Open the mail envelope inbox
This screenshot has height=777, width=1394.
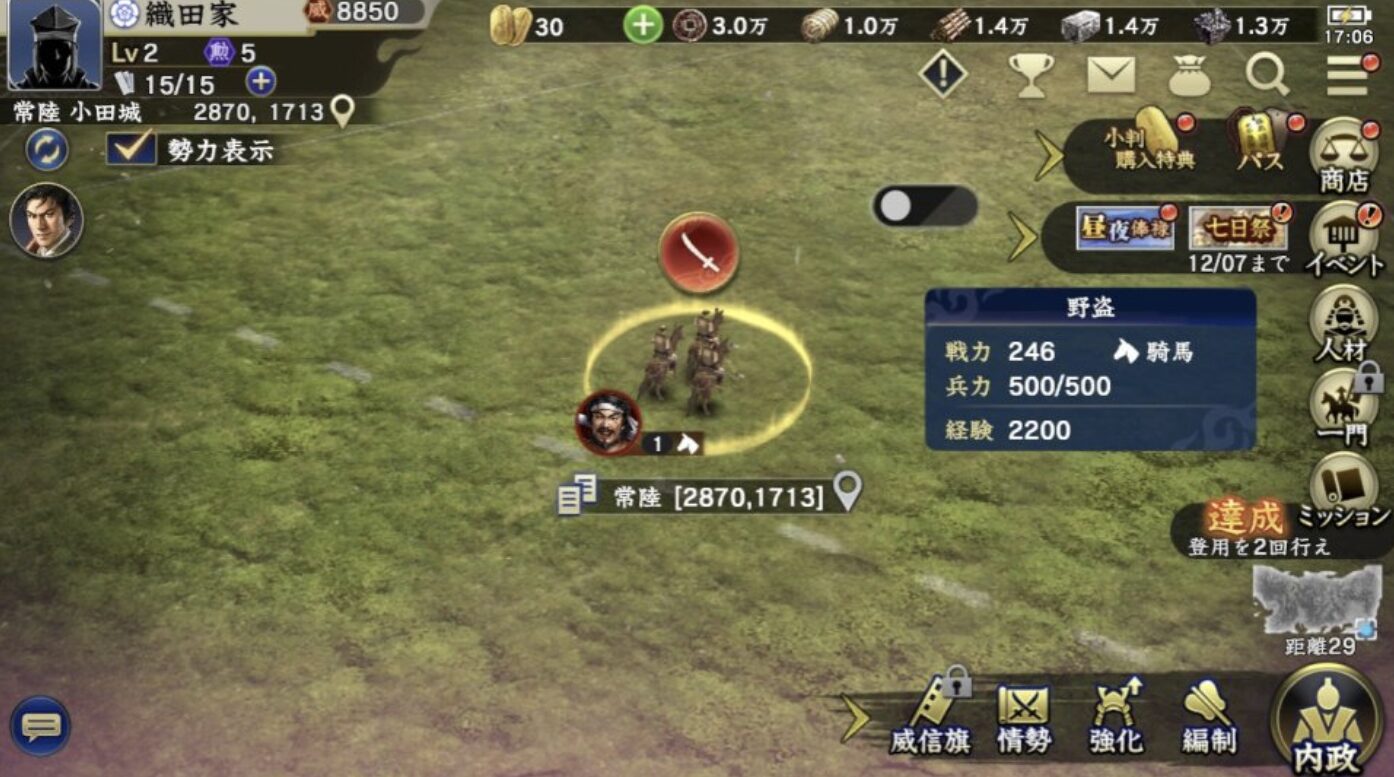tap(1111, 75)
